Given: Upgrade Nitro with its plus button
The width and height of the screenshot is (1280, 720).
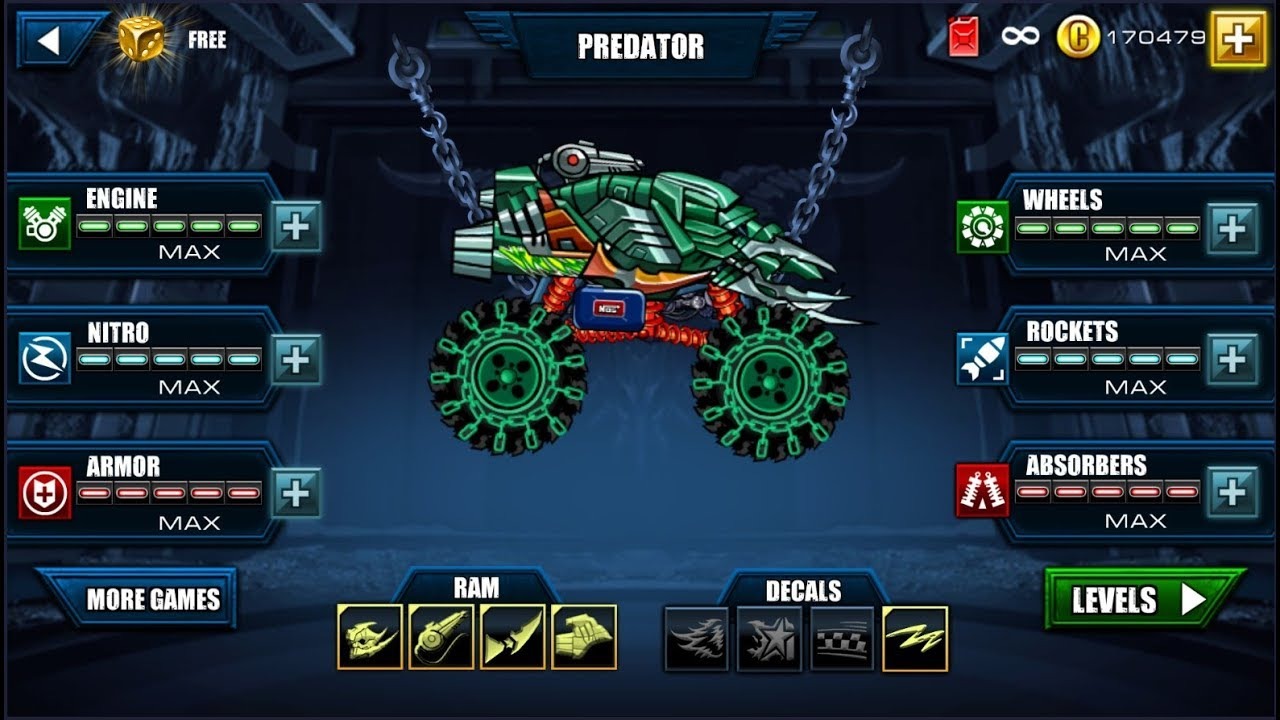Looking at the screenshot, I should pyautogui.click(x=296, y=359).
